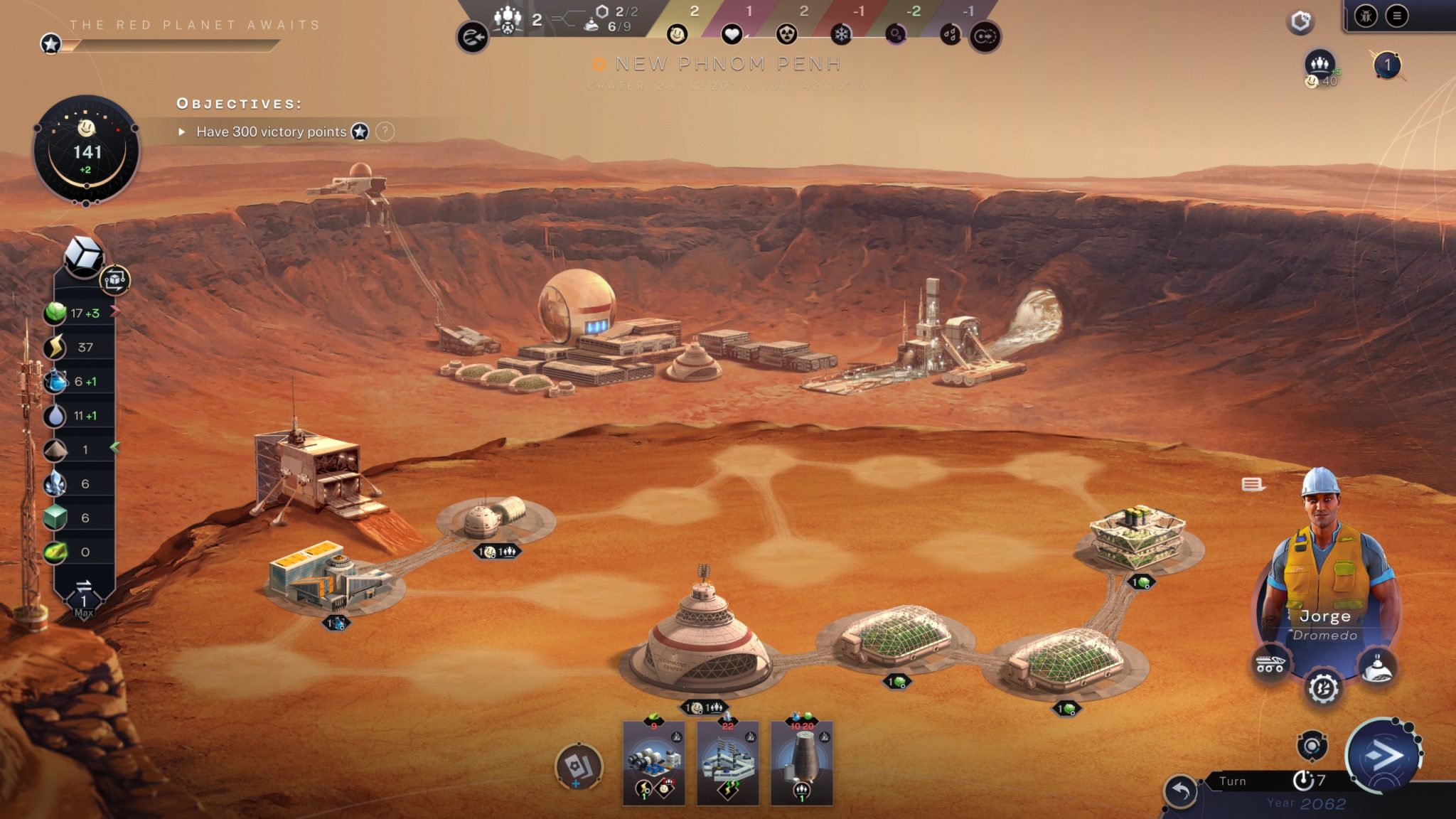Open the hexagon percent discount icon
The image size is (1456, 819).
click(x=1301, y=22)
